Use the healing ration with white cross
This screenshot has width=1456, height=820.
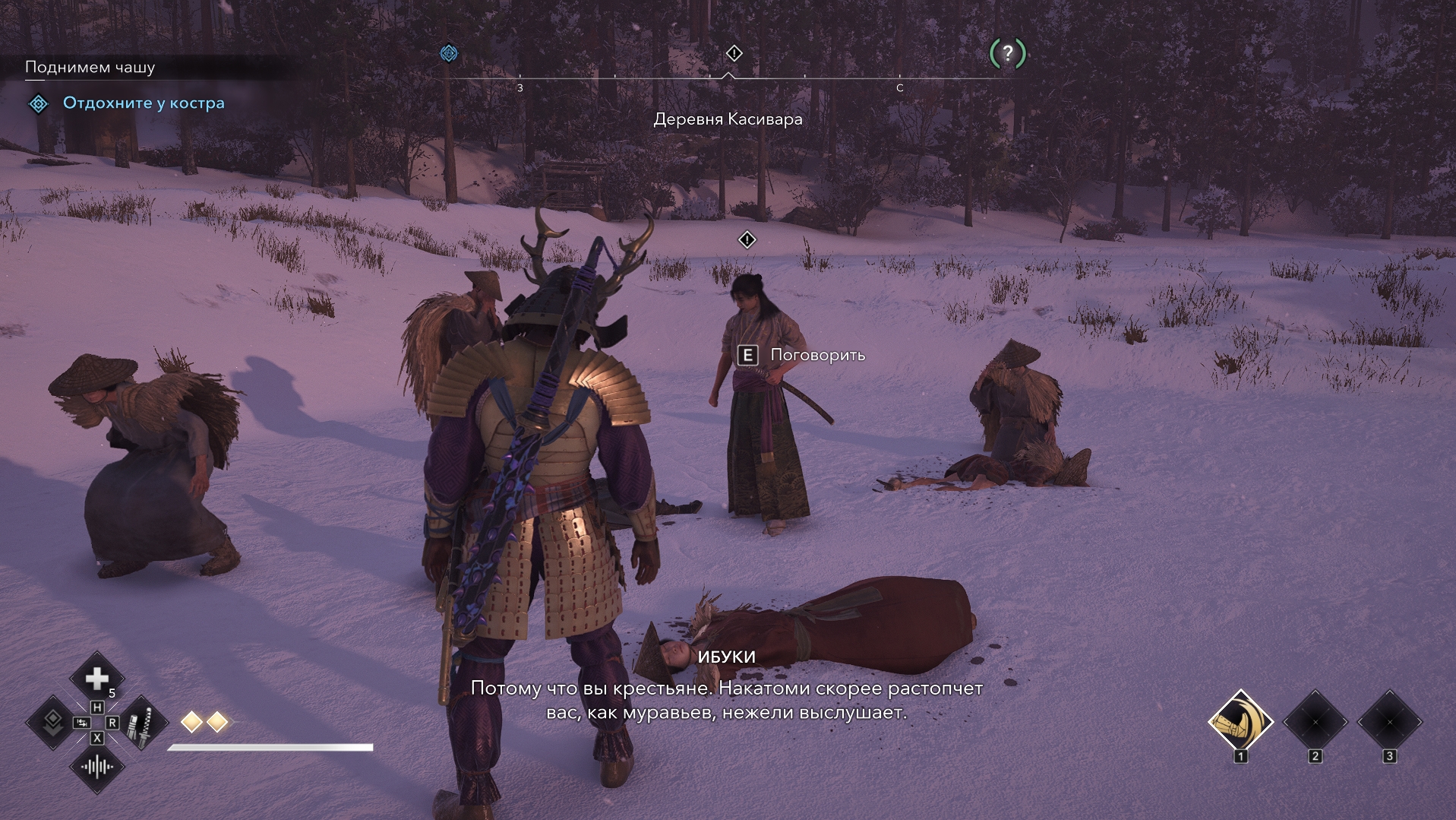coord(97,678)
